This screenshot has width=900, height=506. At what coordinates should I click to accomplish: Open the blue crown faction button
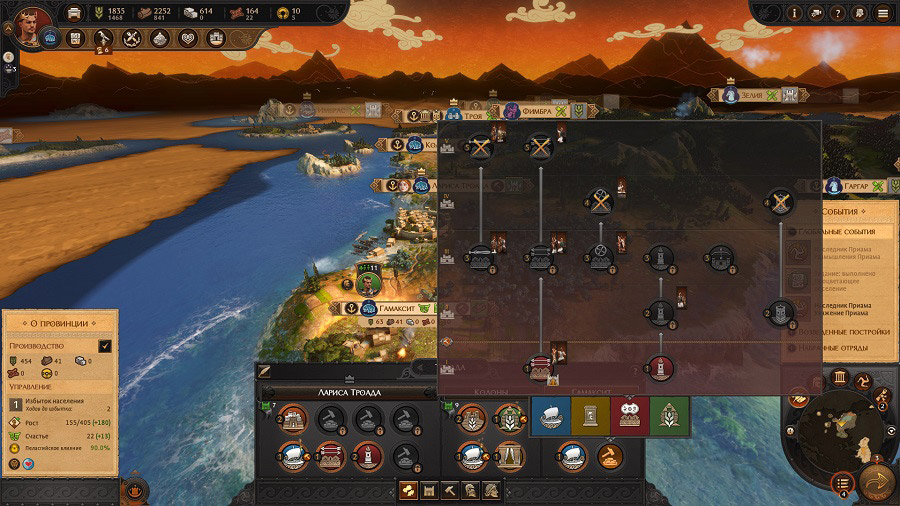coord(49,39)
